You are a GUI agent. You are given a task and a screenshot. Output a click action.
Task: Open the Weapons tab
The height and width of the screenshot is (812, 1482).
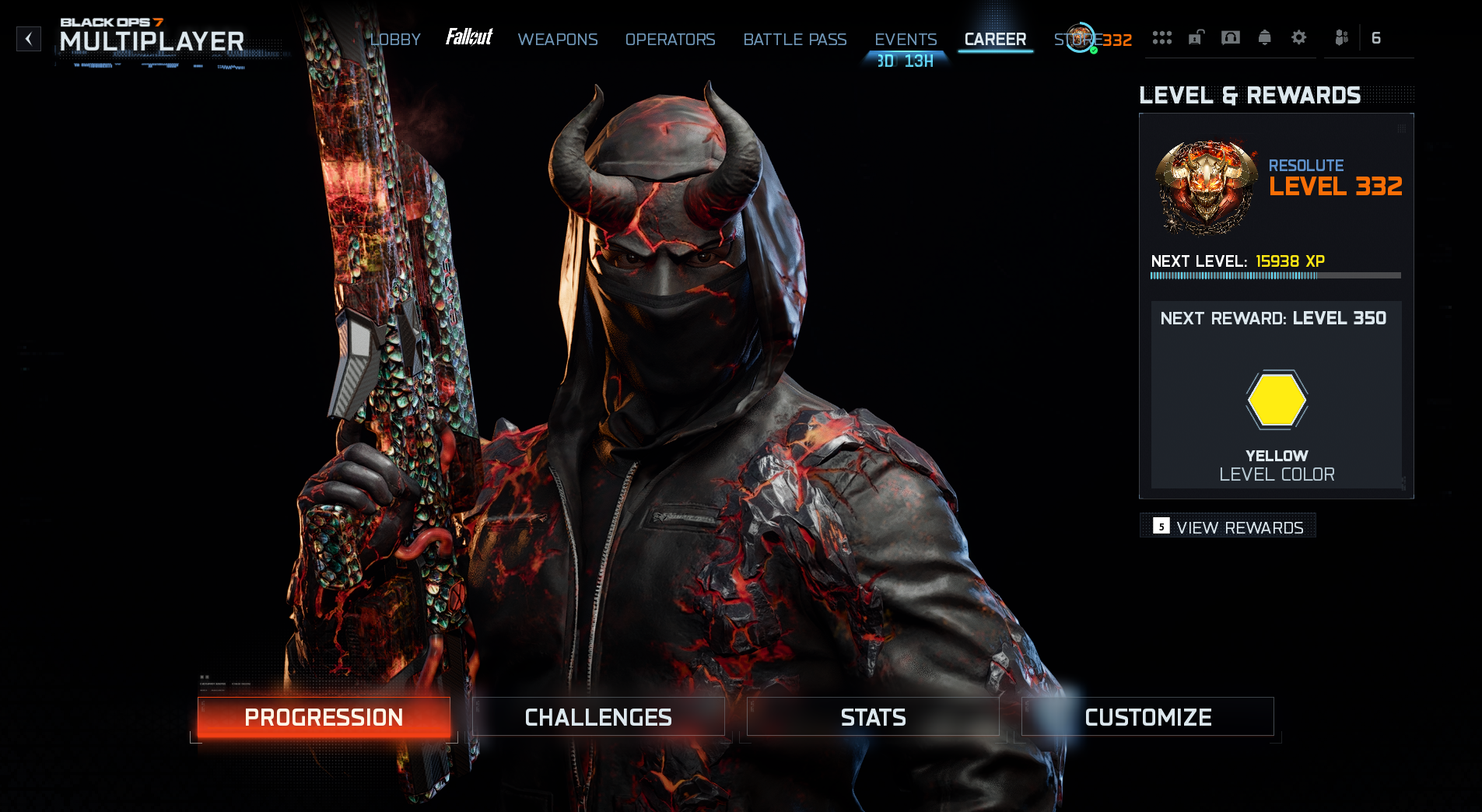click(558, 40)
